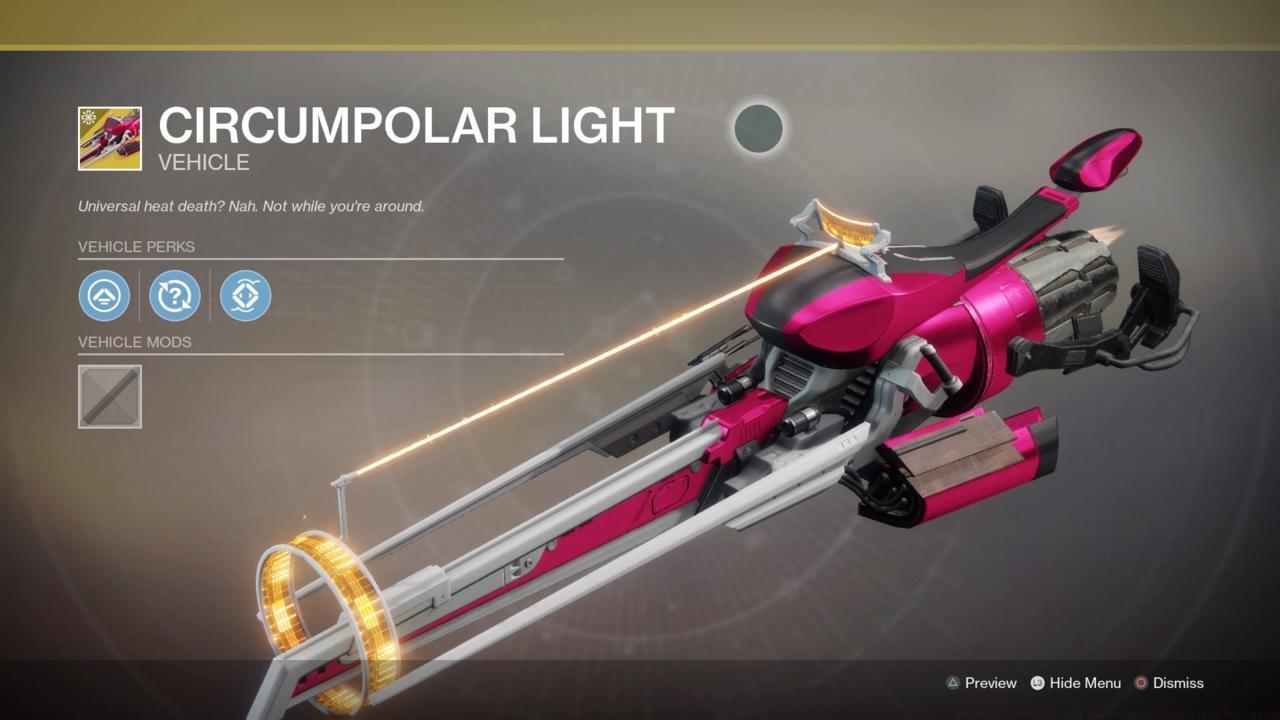Click the red circle icon beside Dismiss
This screenshot has width=1280, height=720.
point(1140,683)
